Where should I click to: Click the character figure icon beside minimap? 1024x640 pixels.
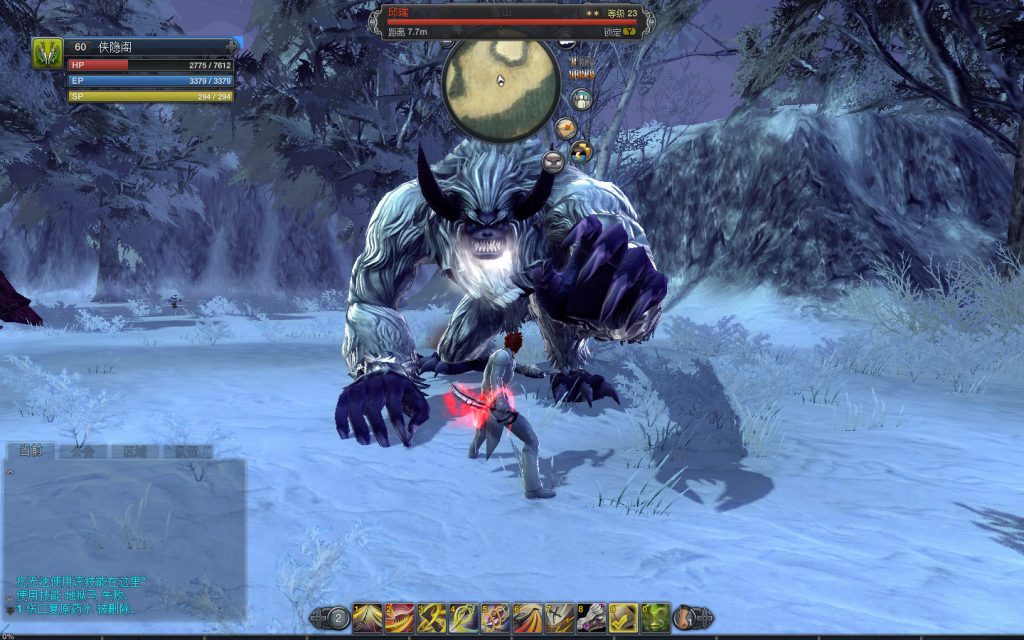[581, 99]
